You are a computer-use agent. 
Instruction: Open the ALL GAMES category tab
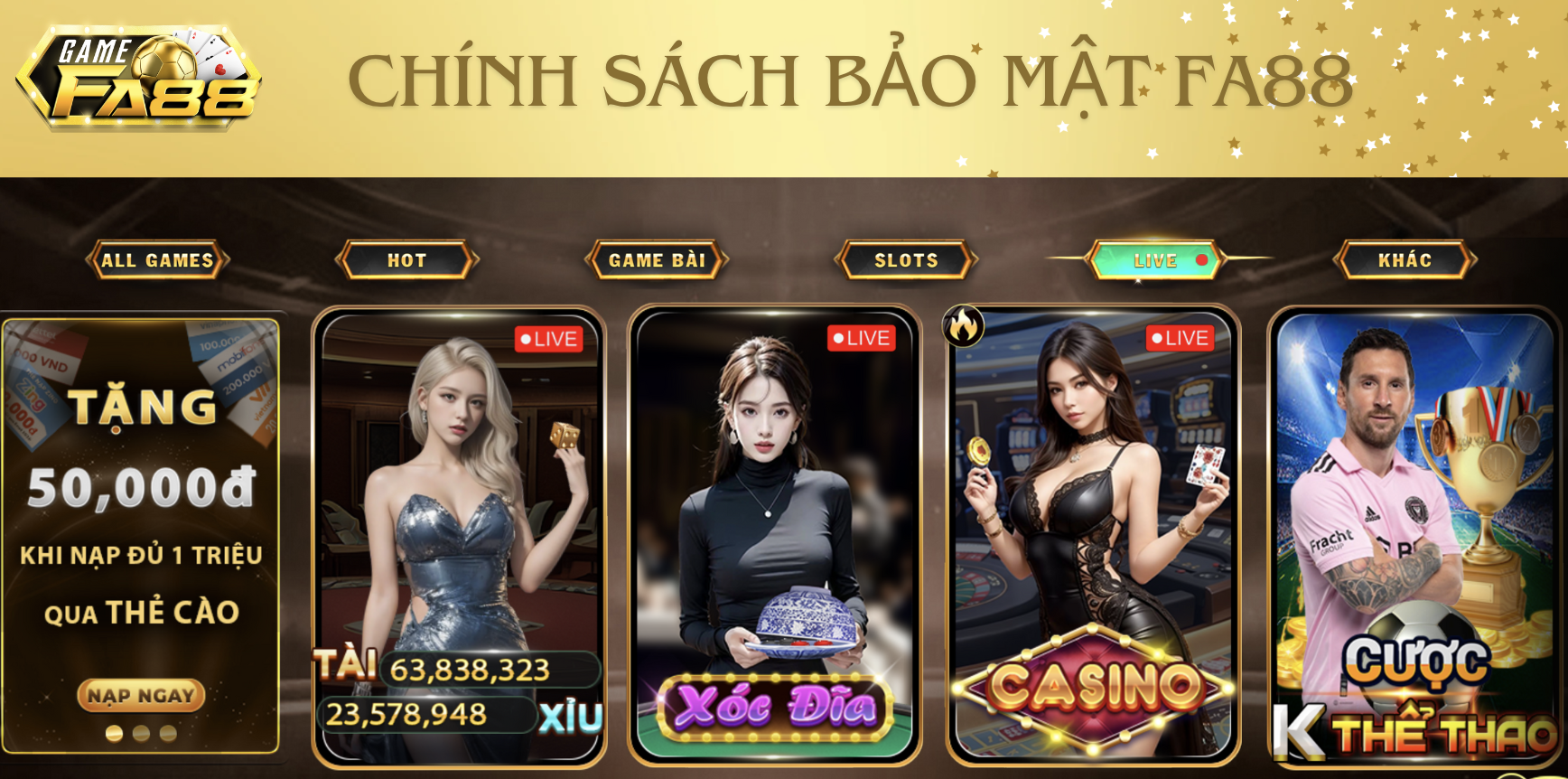coord(157,260)
